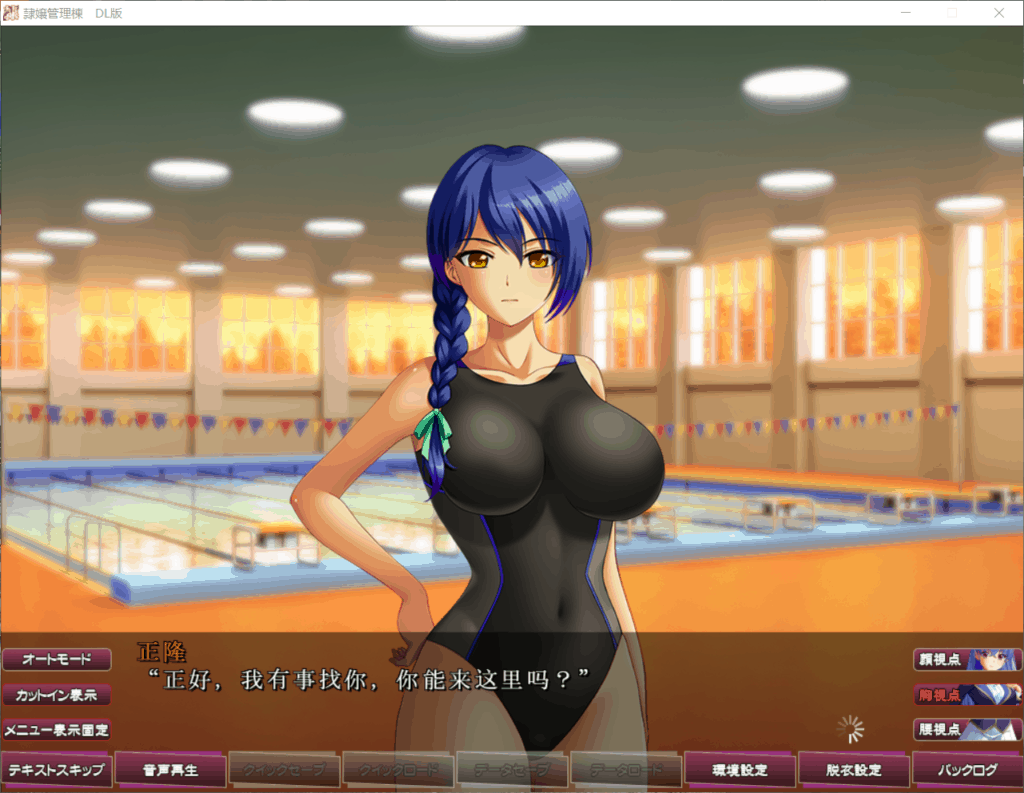Viewport: 1024px width, 793px height.
Task: Switch to 顔視点 face viewpoint
Action: point(967,660)
